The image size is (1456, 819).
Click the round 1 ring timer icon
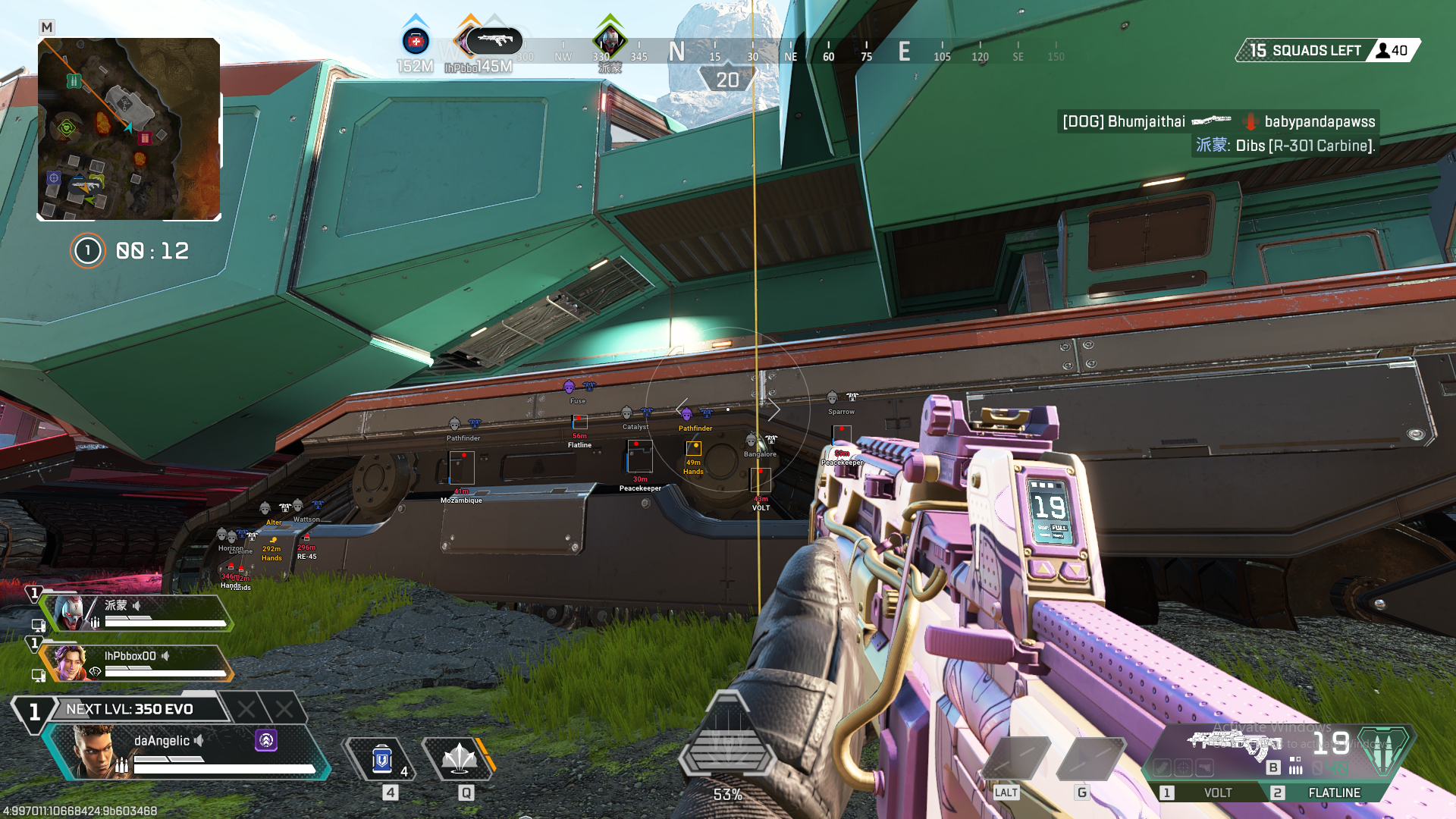pyautogui.click(x=88, y=251)
